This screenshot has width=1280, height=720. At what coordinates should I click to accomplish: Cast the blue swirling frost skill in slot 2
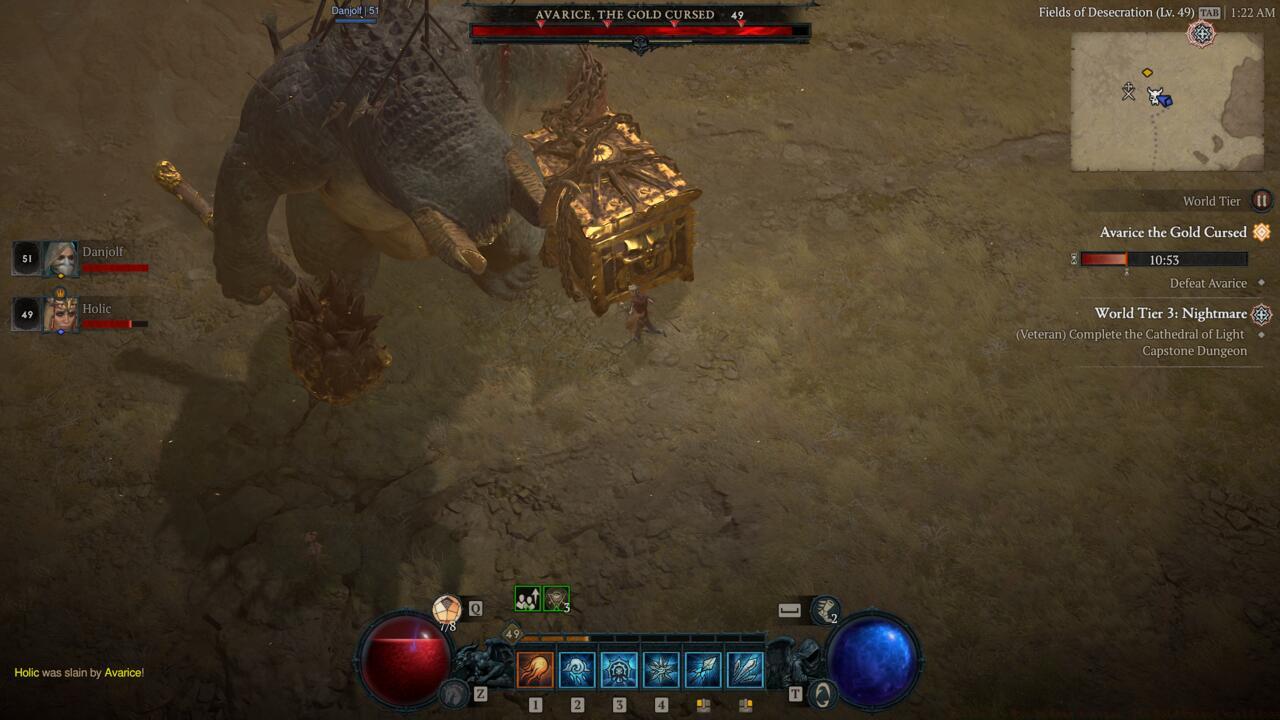click(x=577, y=669)
